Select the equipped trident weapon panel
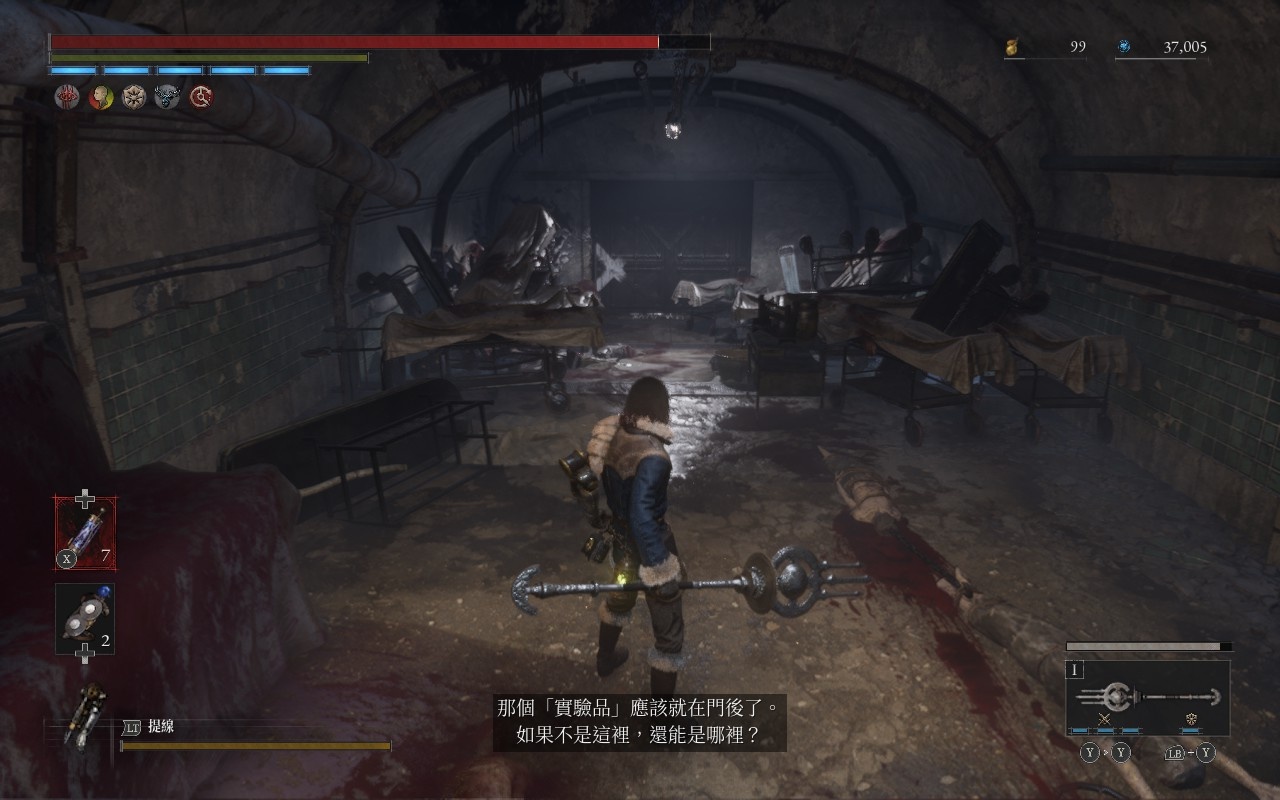This screenshot has height=800, width=1280. (x=1148, y=697)
